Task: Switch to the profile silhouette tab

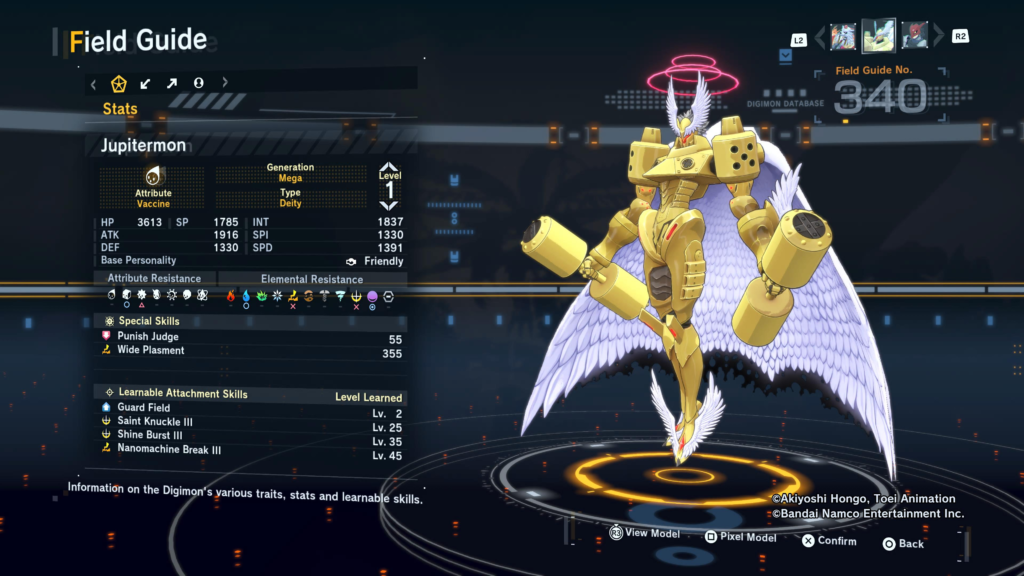Action: click(x=199, y=84)
